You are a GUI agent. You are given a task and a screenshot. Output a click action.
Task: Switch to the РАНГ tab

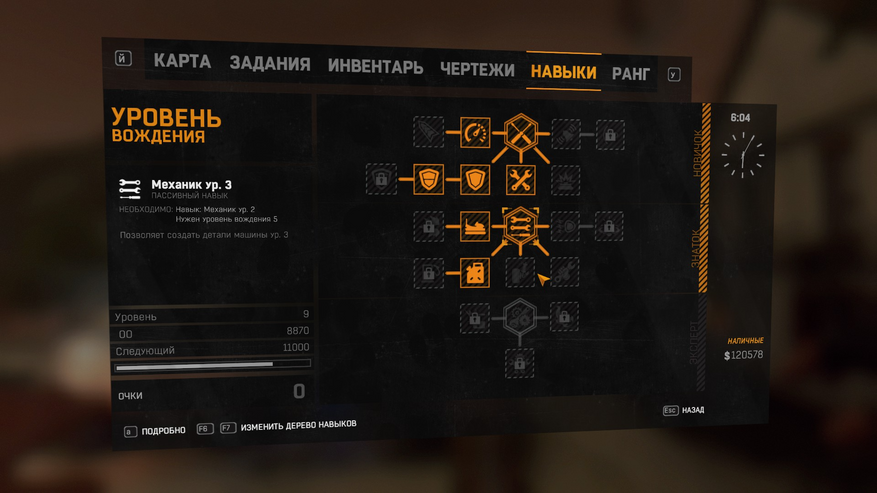(x=630, y=74)
